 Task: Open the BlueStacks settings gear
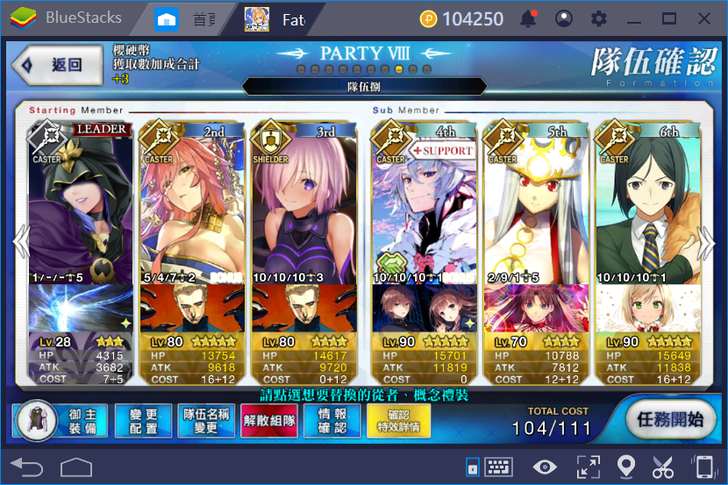(599, 18)
